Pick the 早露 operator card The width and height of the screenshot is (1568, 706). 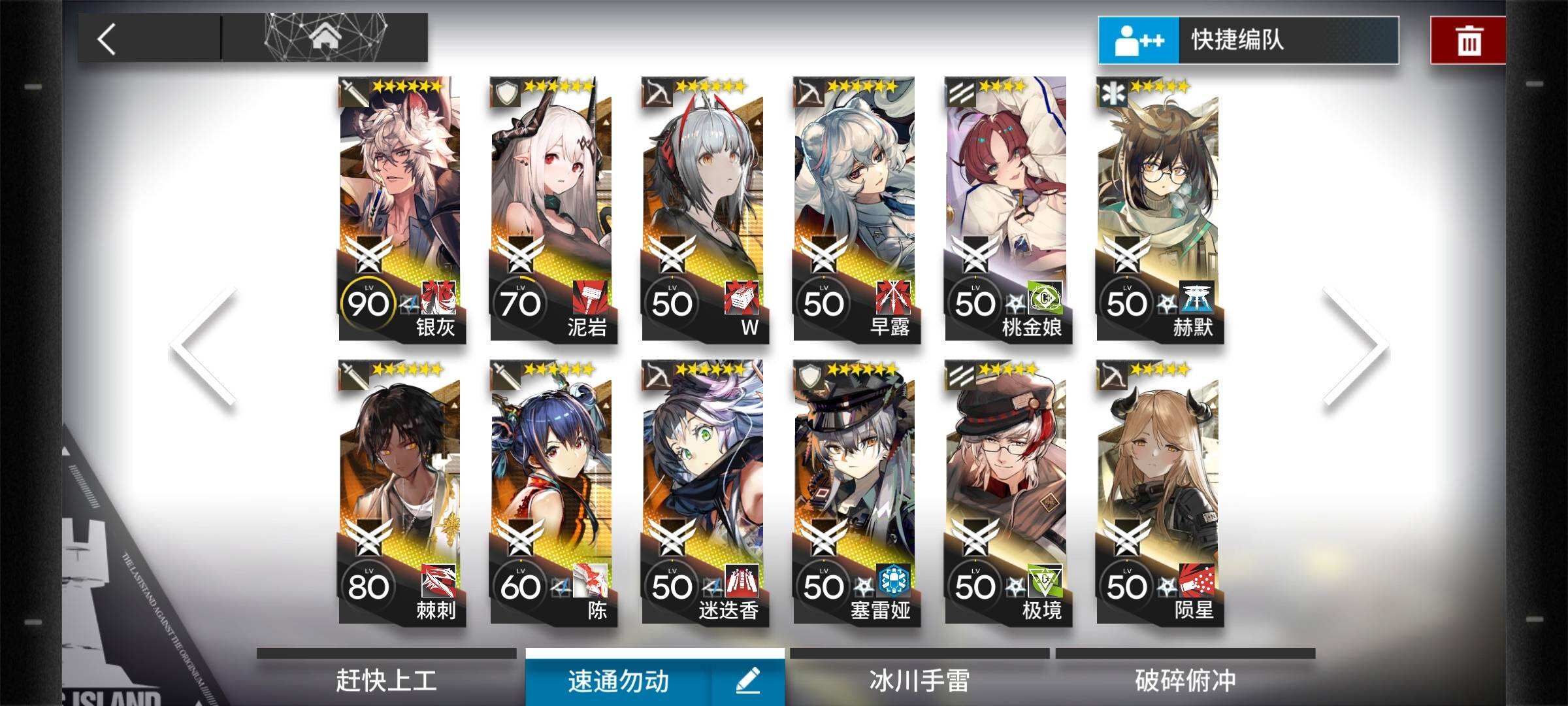[855, 209]
